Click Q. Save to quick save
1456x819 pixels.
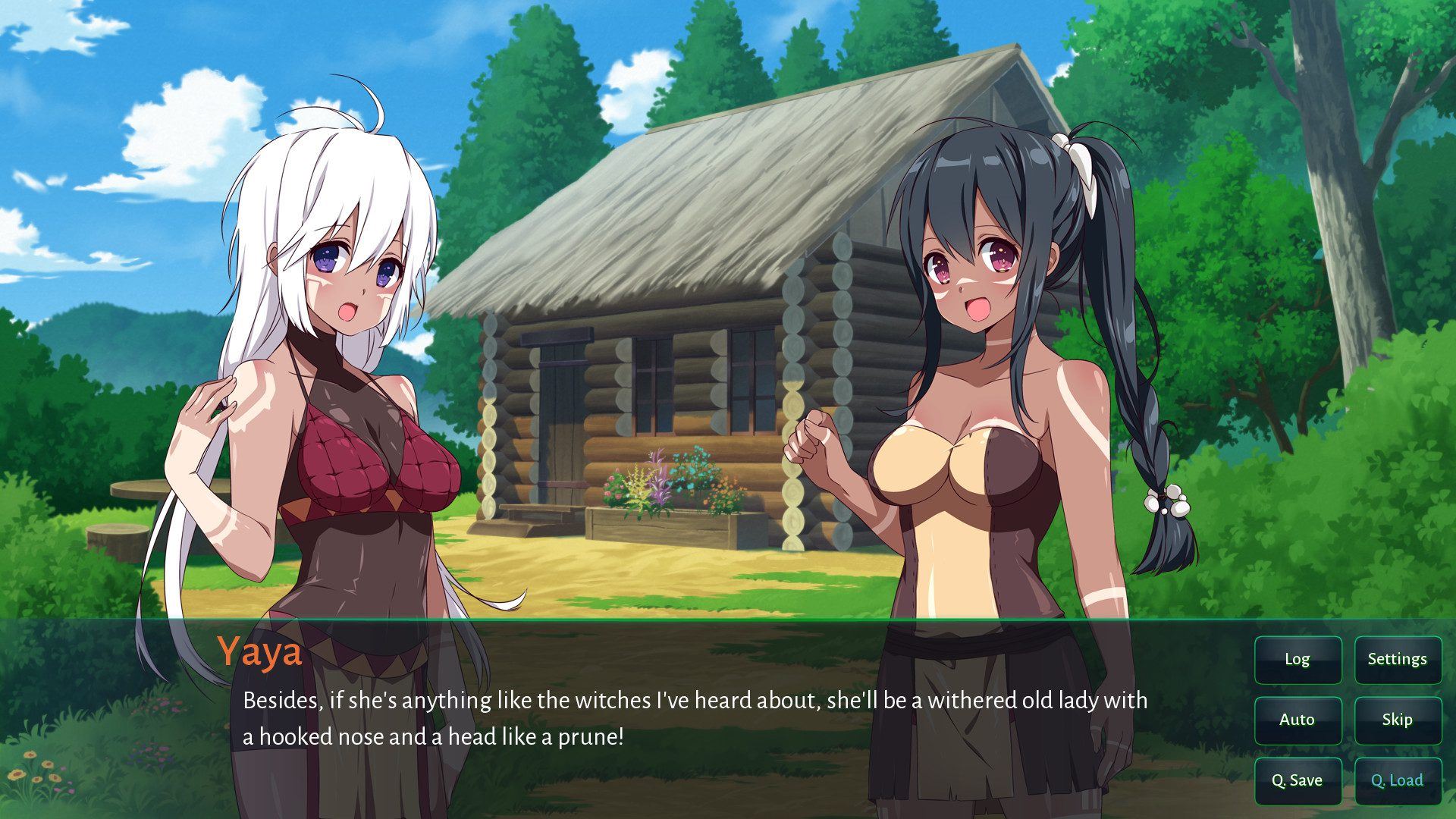click(x=1298, y=780)
